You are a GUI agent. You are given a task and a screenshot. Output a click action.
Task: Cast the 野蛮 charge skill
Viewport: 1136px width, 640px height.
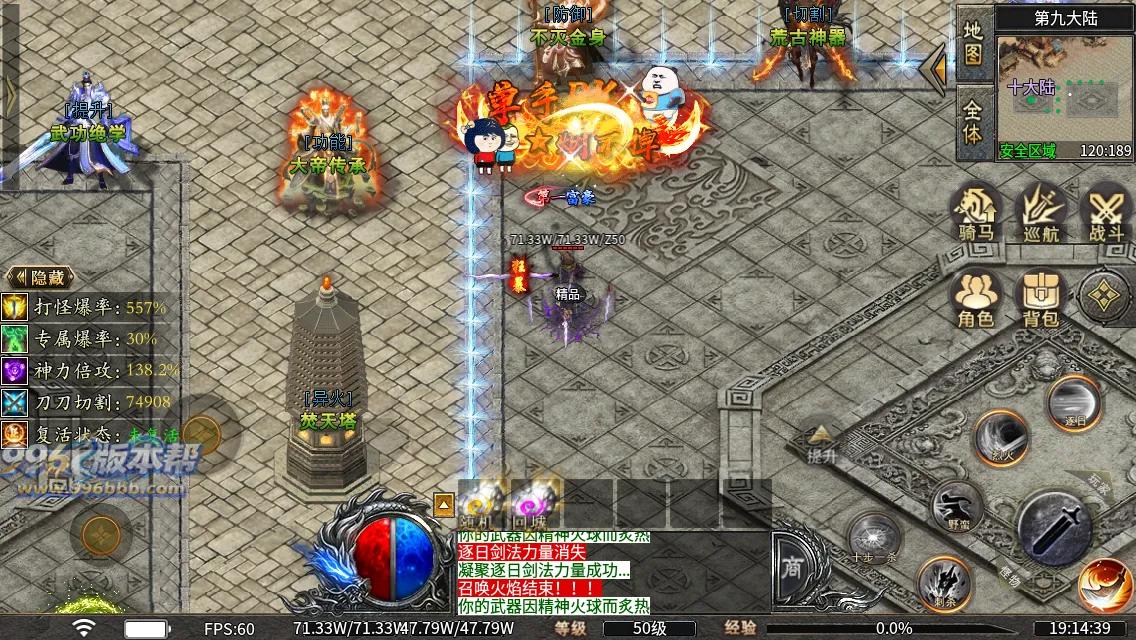[957, 506]
